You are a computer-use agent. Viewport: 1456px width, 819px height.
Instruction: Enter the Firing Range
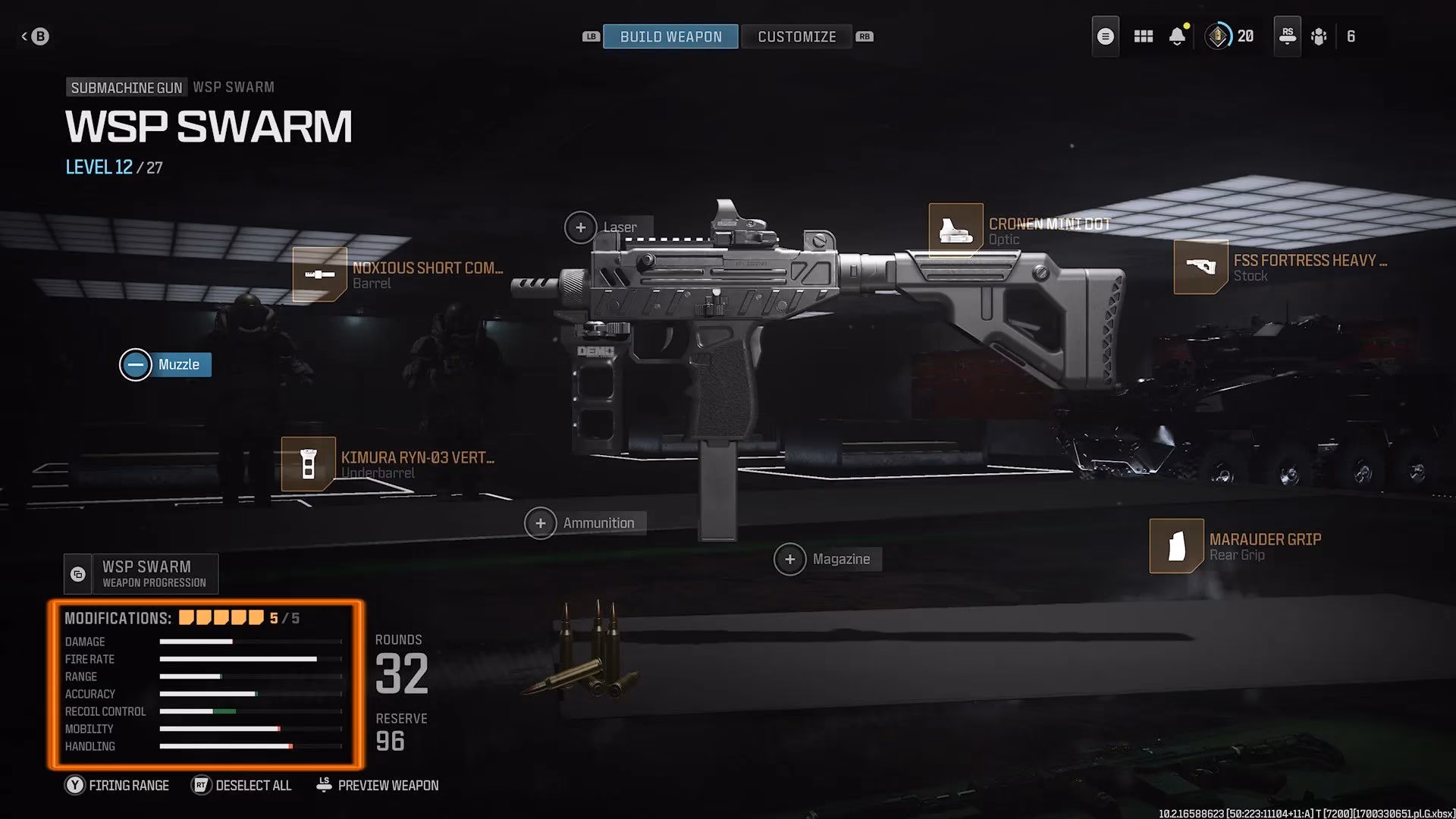pos(116,785)
